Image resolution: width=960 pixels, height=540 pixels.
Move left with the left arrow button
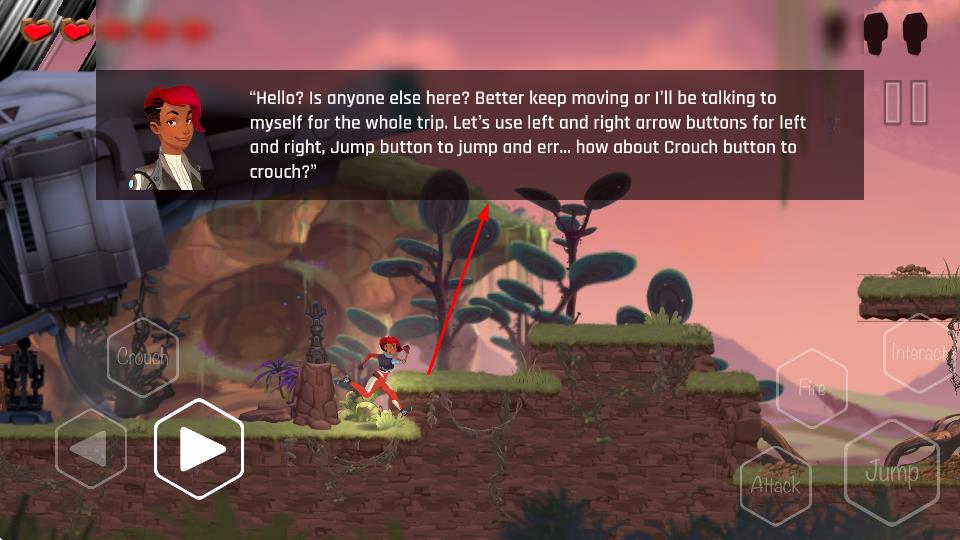91,449
